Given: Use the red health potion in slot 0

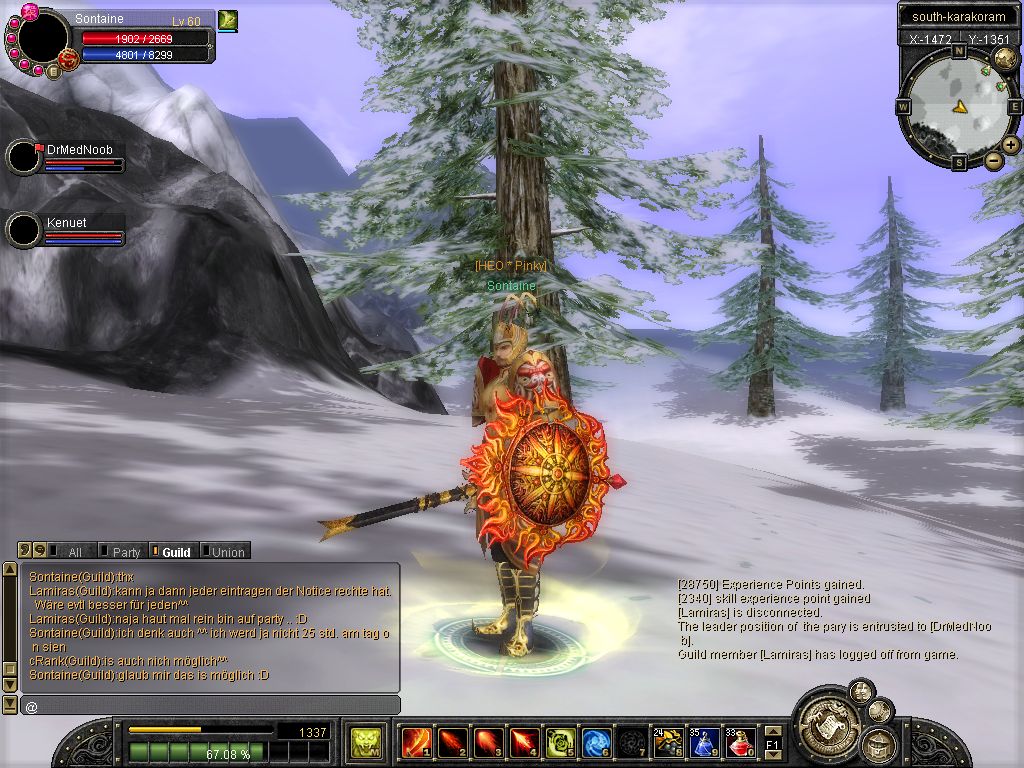Looking at the screenshot, I should 741,743.
